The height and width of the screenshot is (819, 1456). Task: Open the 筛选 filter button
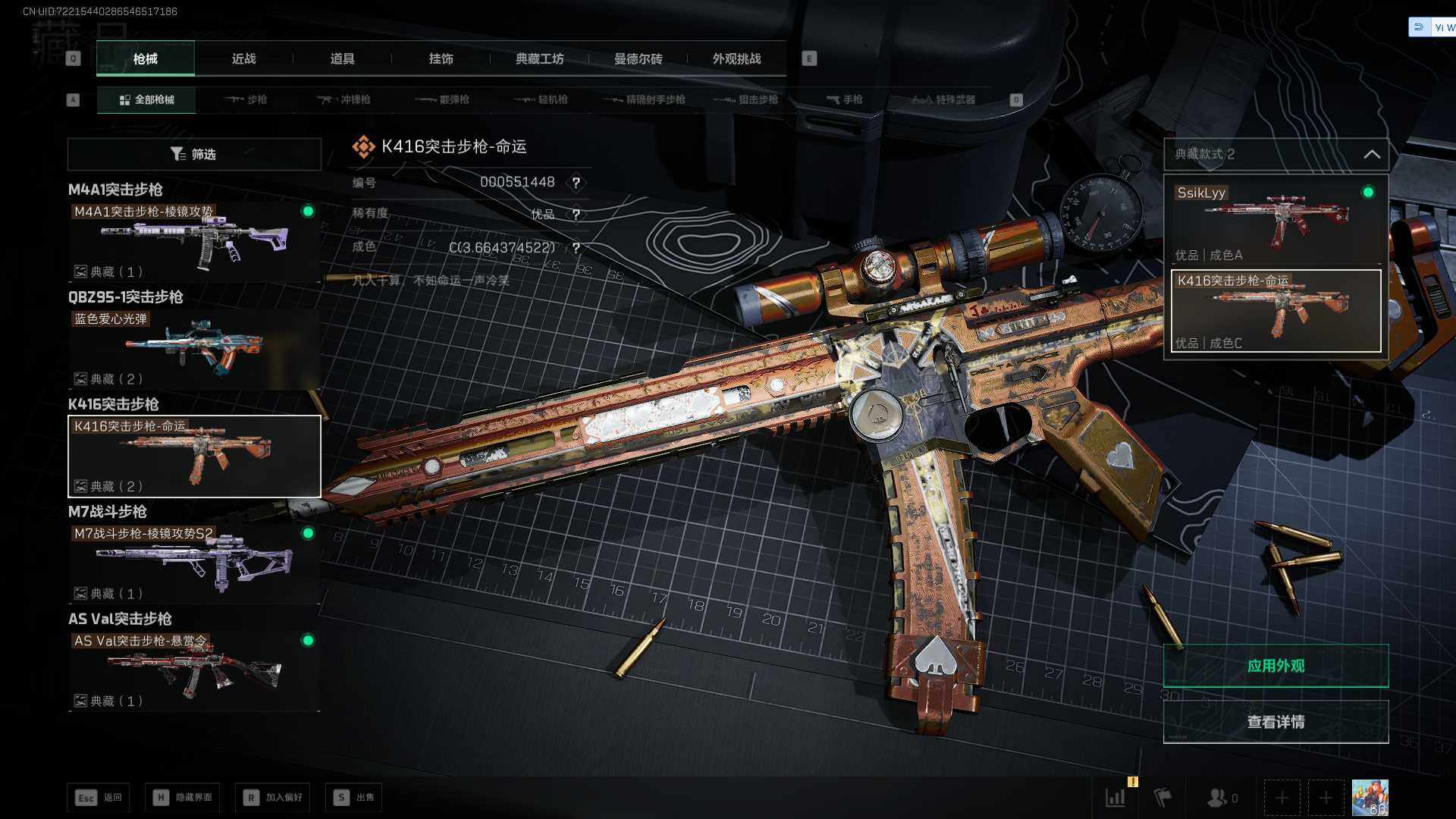[x=194, y=154]
